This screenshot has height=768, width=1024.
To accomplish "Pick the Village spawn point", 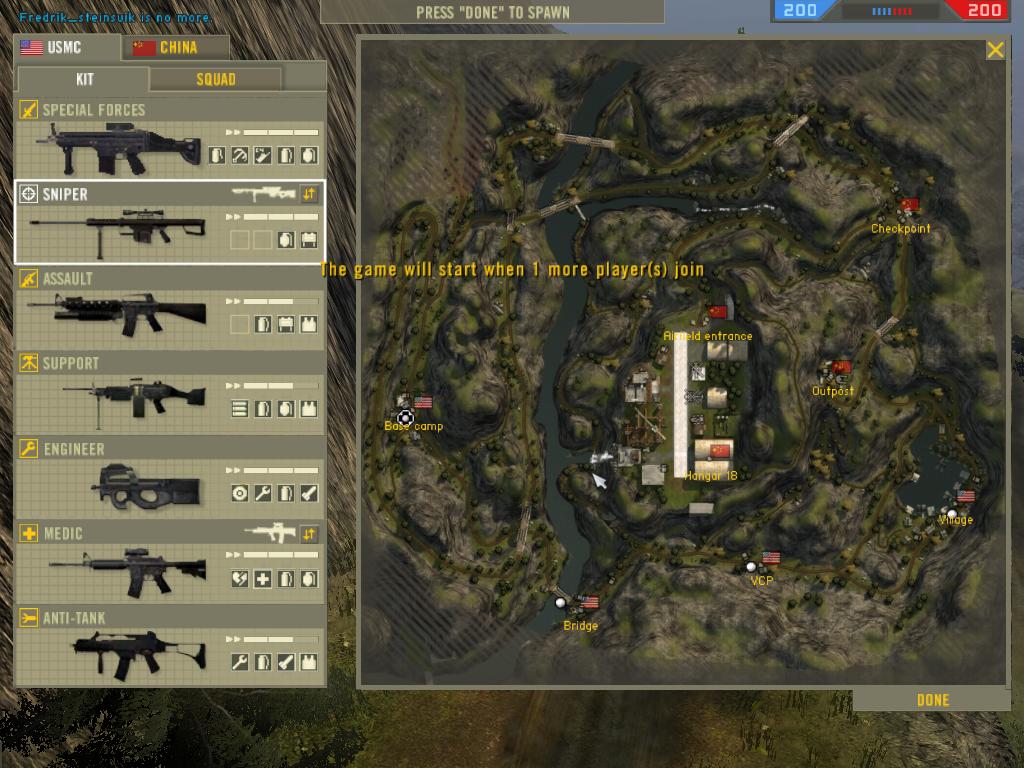I will tap(952, 514).
